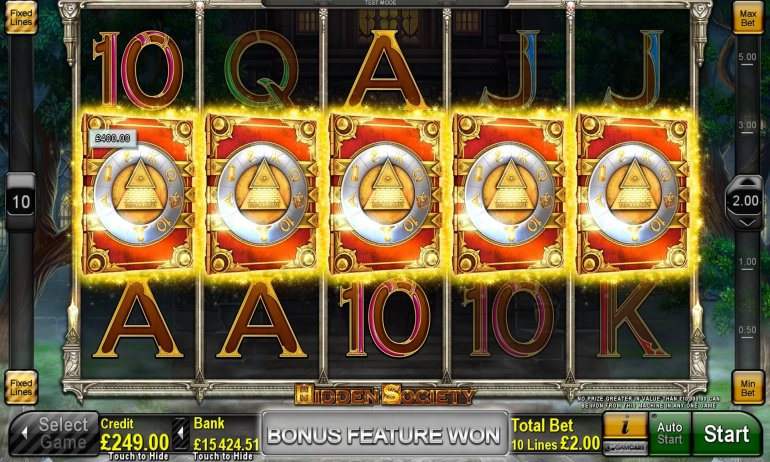This screenshot has width=770, height=462.
Task: Pick the 5.00 mark on the bet scale
Action: click(746, 57)
